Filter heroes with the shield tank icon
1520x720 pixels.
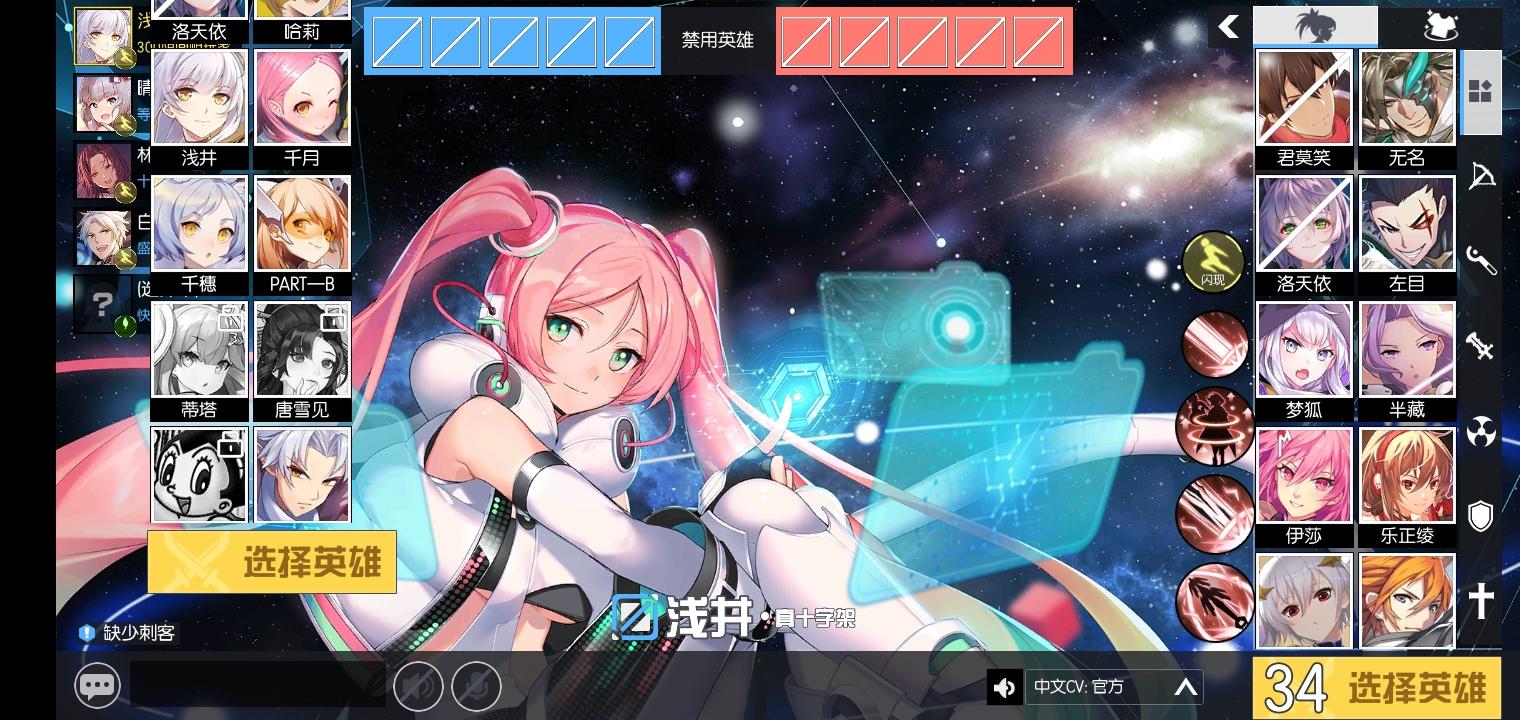click(x=1482, y=516)
